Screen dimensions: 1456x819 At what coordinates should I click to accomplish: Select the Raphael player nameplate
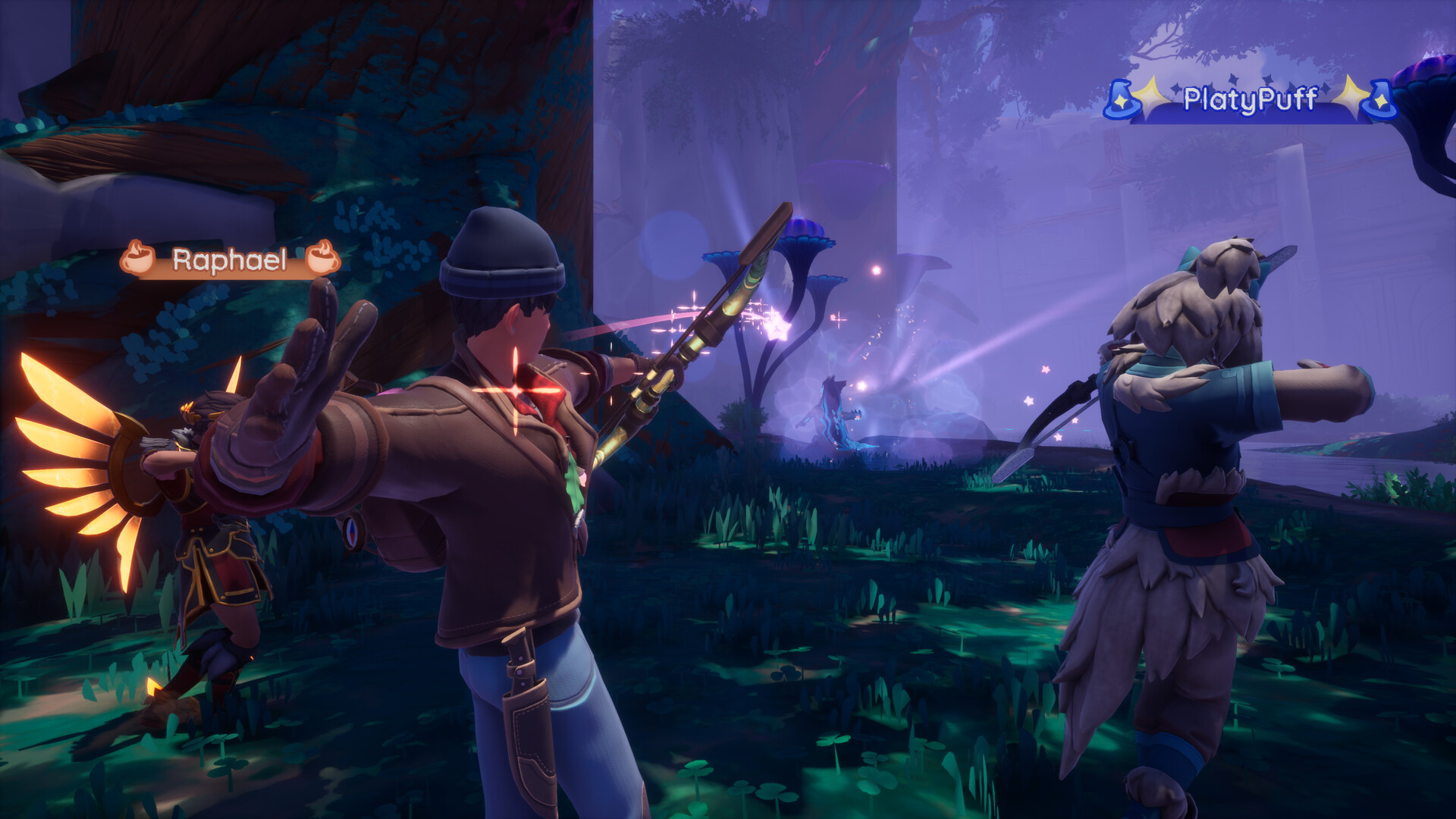click(x=230, y=260)
